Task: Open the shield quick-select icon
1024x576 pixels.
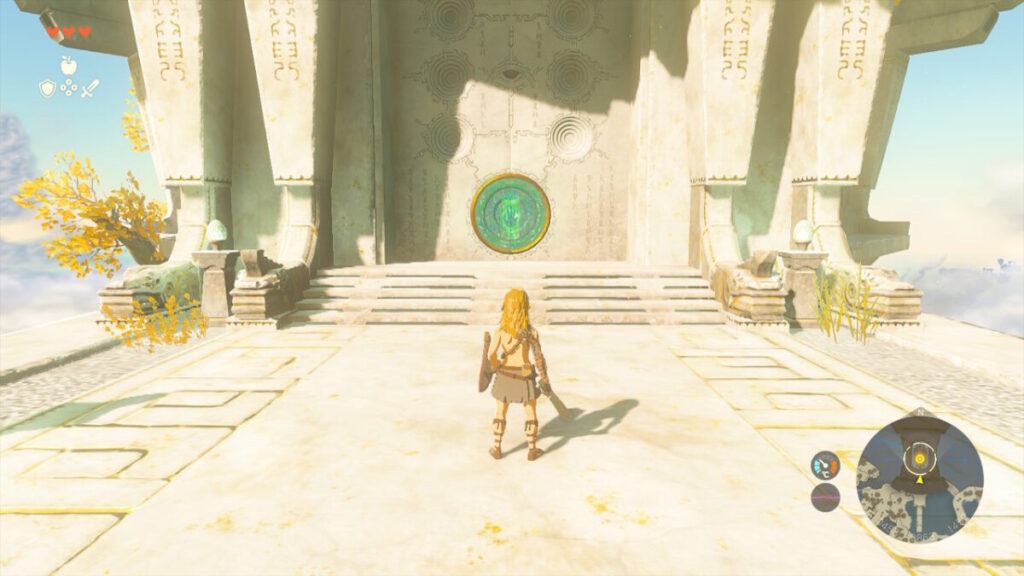Action: click(47, 89)
